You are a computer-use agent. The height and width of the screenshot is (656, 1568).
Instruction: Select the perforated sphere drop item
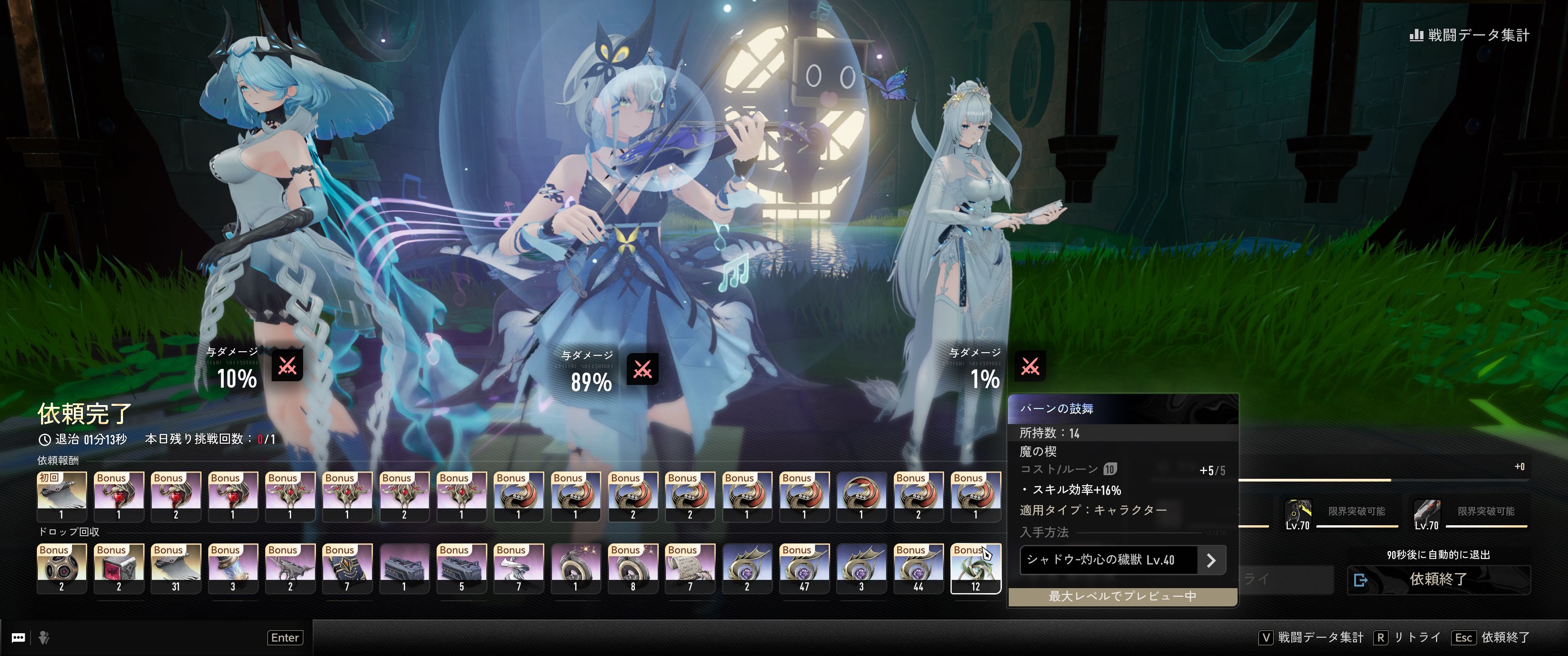point(62,568)
